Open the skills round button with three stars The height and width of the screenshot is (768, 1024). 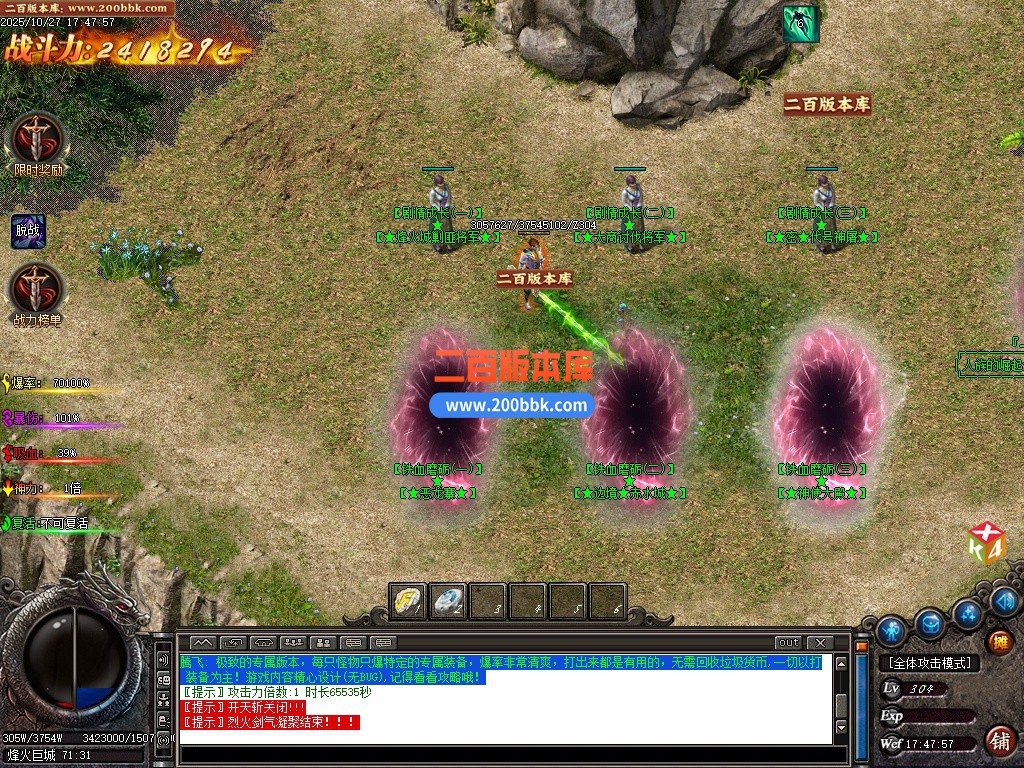point(967,613)
